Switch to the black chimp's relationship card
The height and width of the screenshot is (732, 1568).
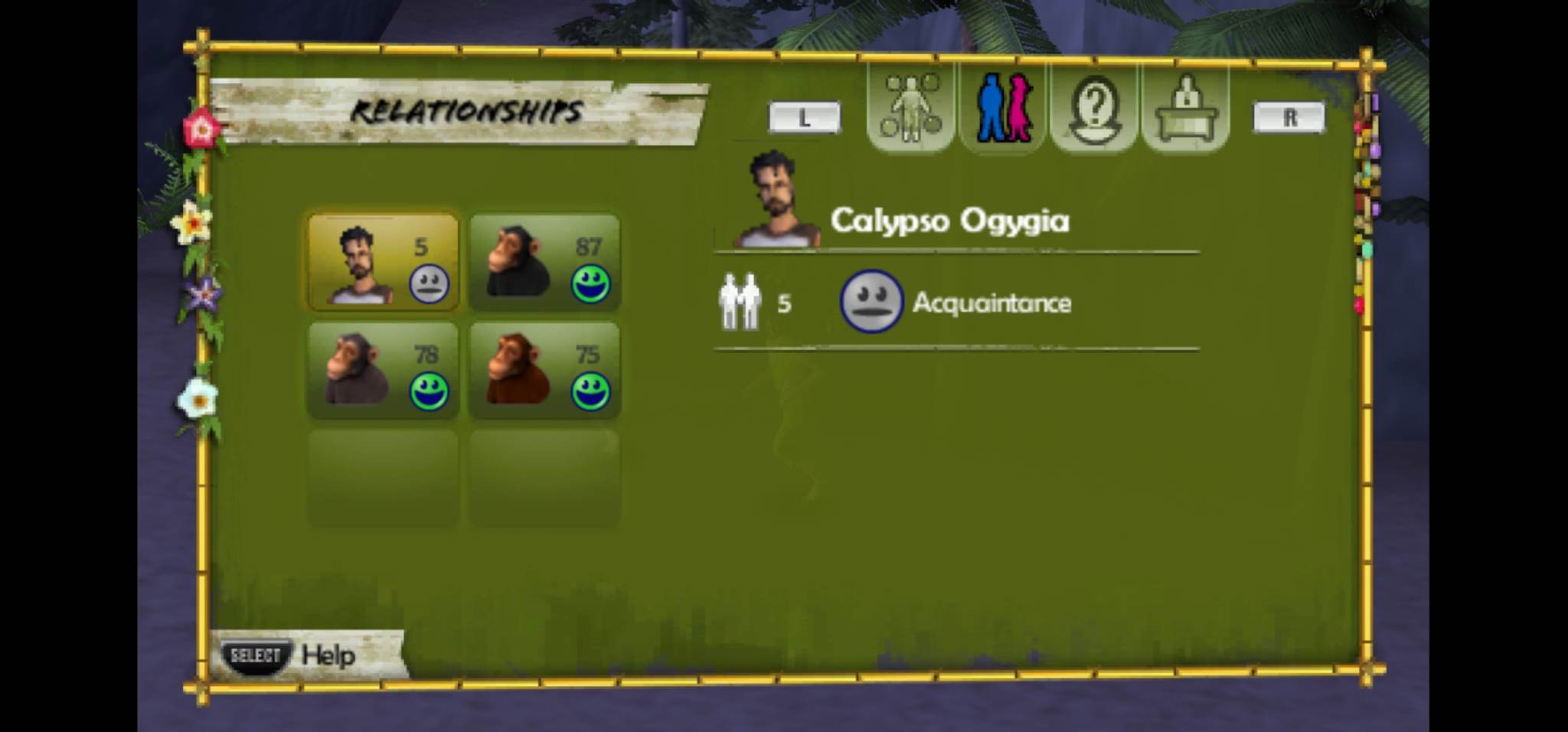[545, 260]
